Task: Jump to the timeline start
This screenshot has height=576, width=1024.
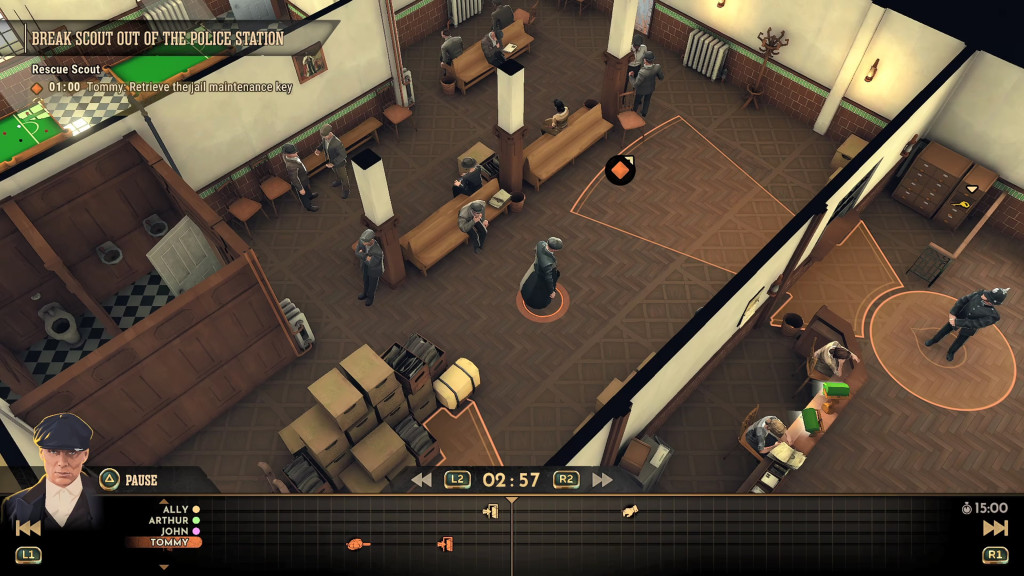Action: point(28,528)
